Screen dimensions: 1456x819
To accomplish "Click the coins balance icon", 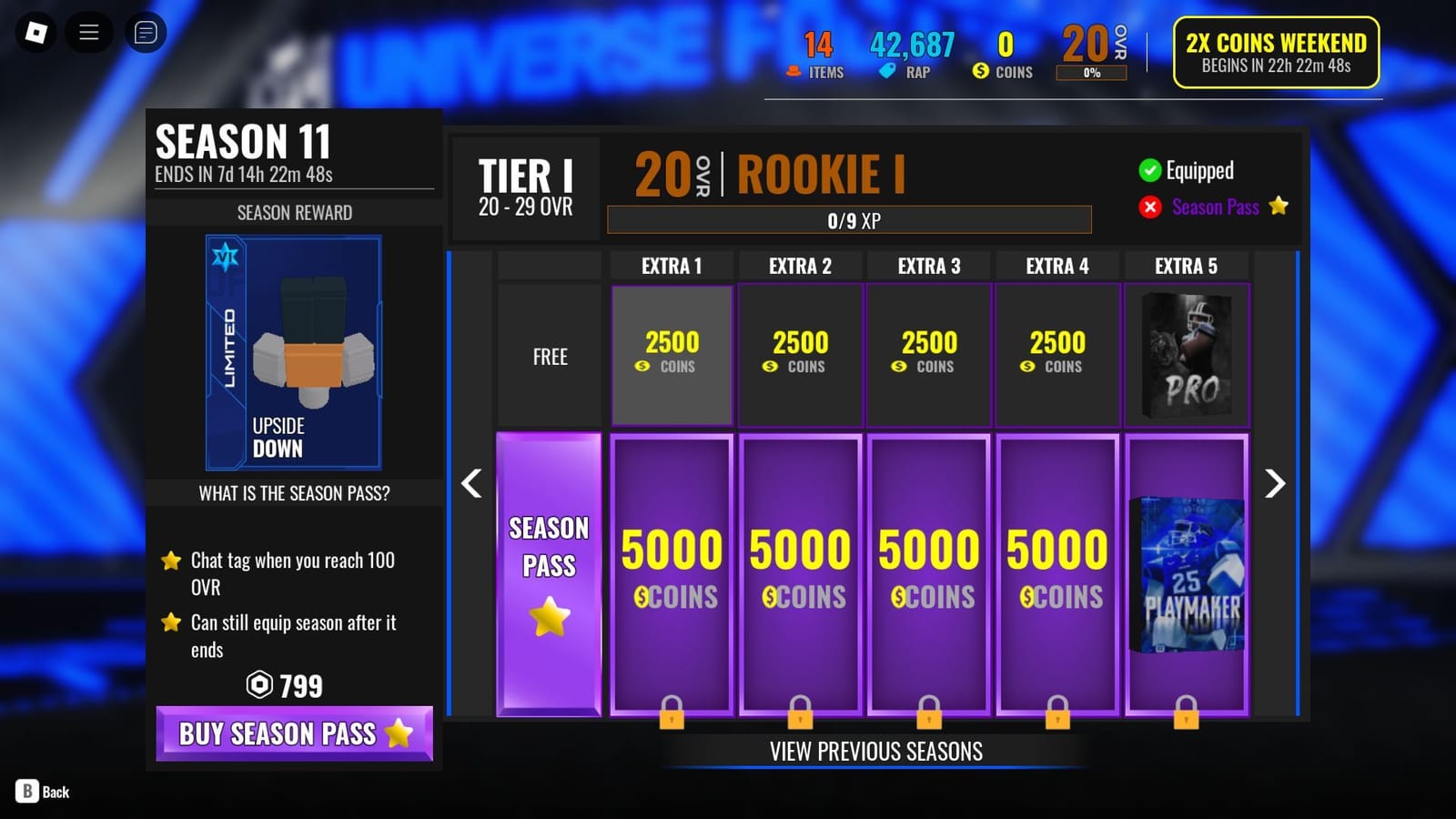I will click(980, 69).
